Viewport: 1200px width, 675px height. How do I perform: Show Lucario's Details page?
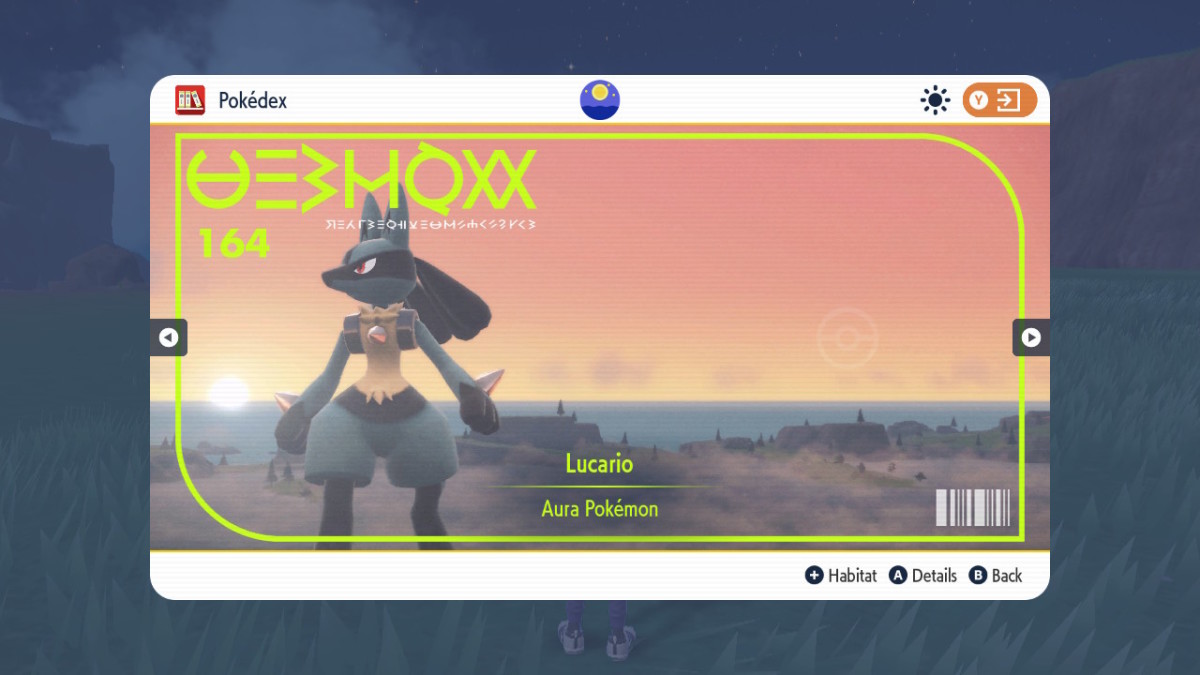click(x=923, y=575)
